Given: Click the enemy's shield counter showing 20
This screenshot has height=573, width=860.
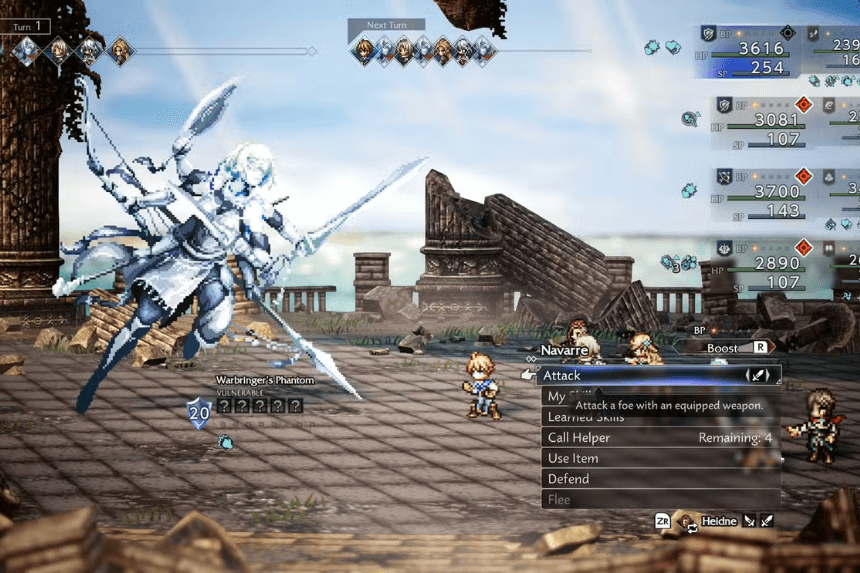Looking at the screenshot, I should [199, 411].
